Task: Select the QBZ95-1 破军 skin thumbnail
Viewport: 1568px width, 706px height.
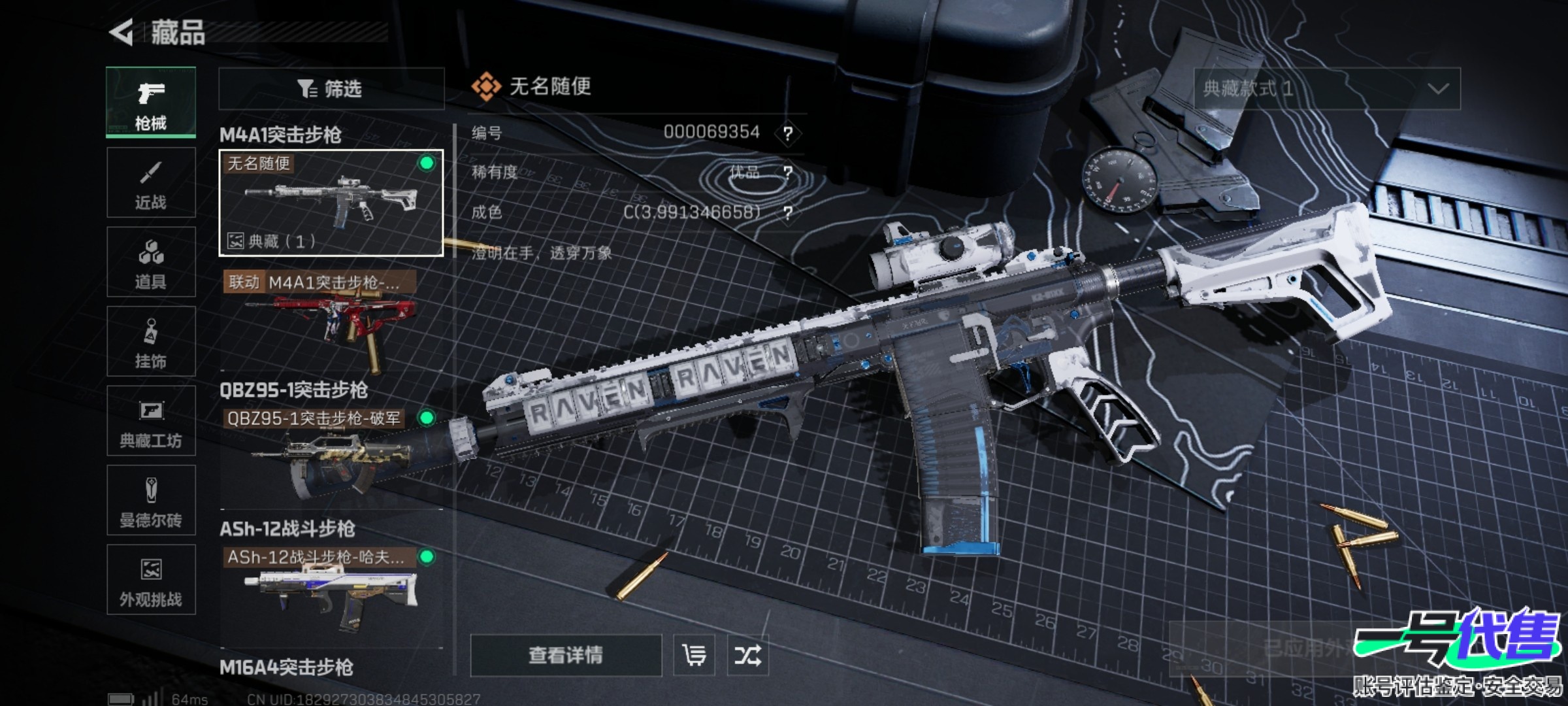Action: pyautogui.click(x=331, y=458)
